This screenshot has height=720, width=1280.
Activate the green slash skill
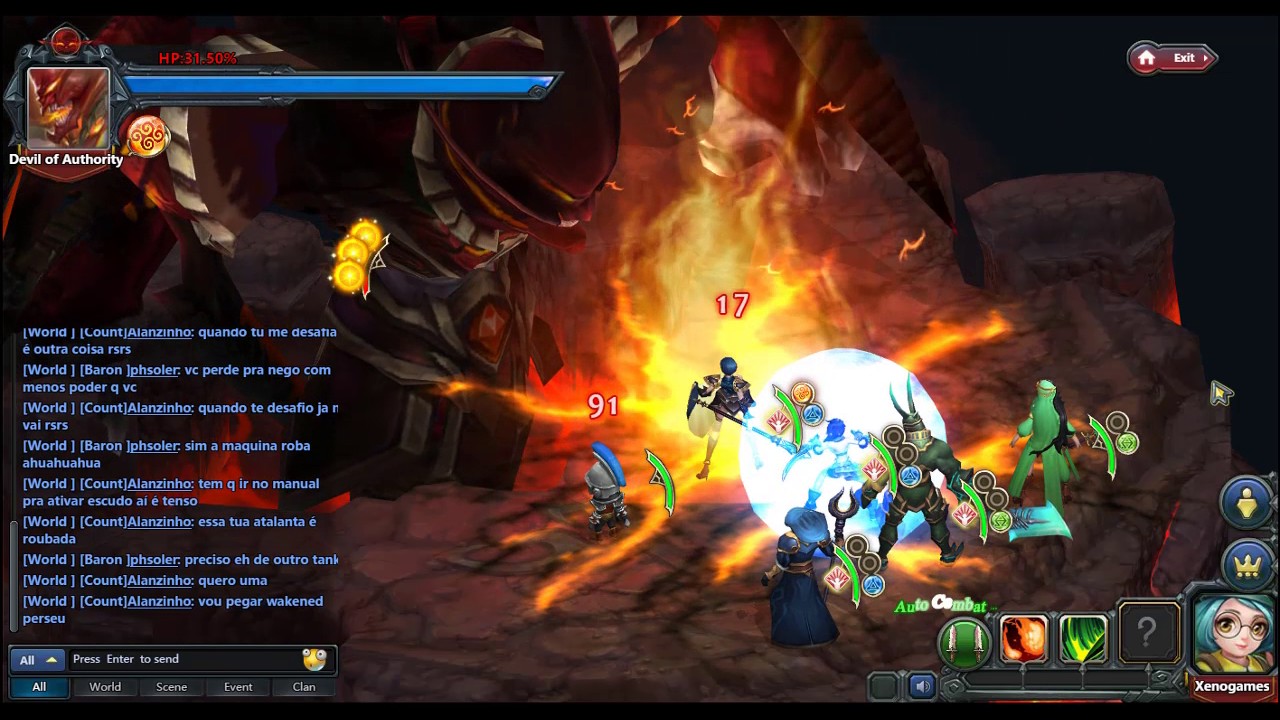1083,640
